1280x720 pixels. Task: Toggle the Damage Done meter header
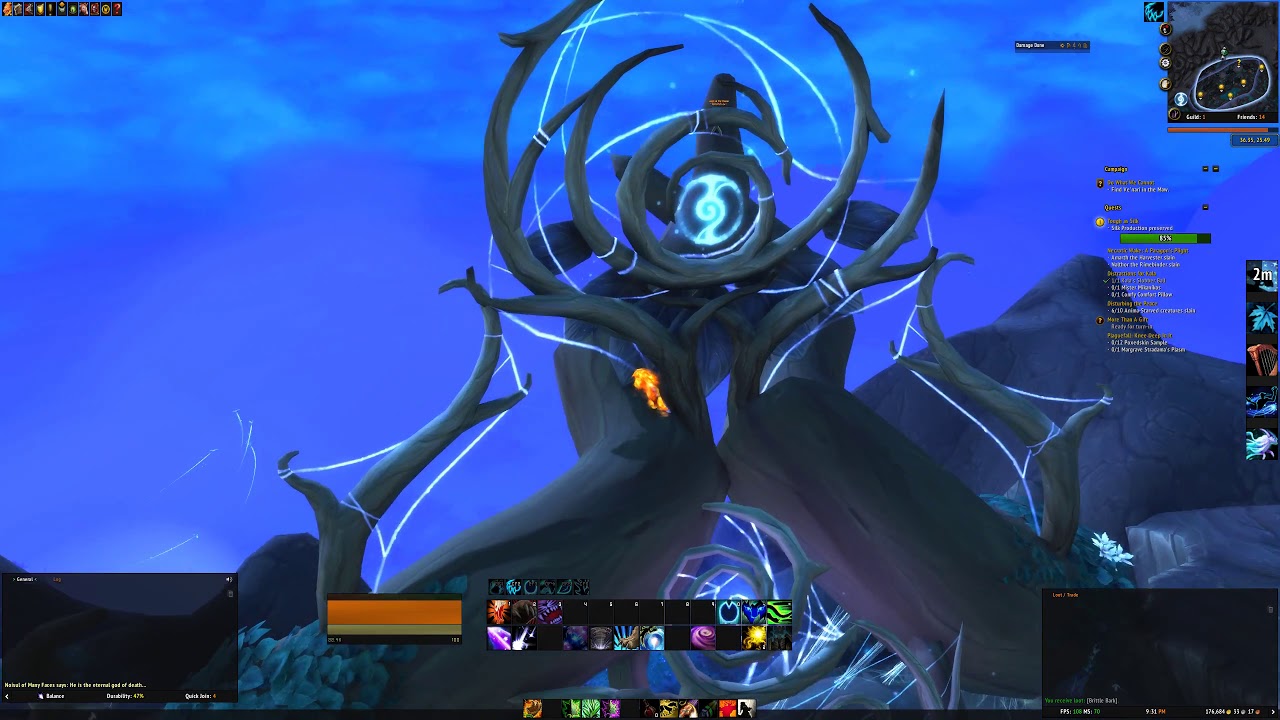[x=1030, y=45]
